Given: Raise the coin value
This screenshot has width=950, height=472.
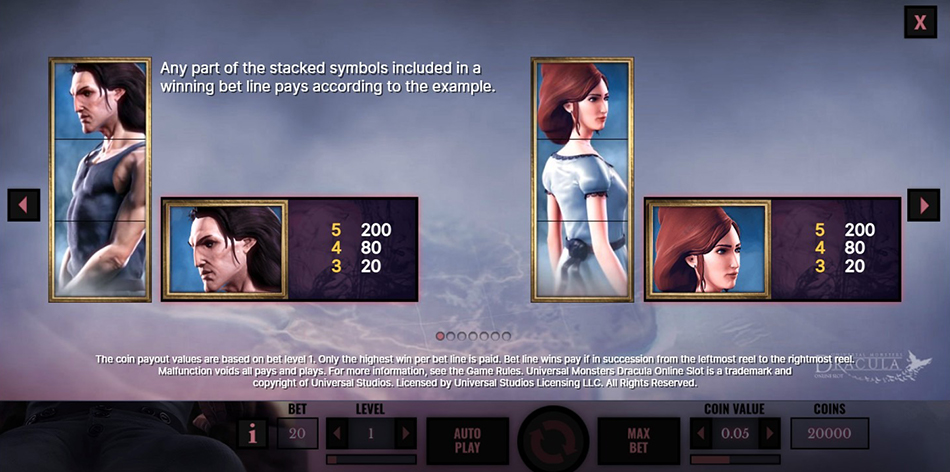Looking at the screenshot, I should coord(769,434).
